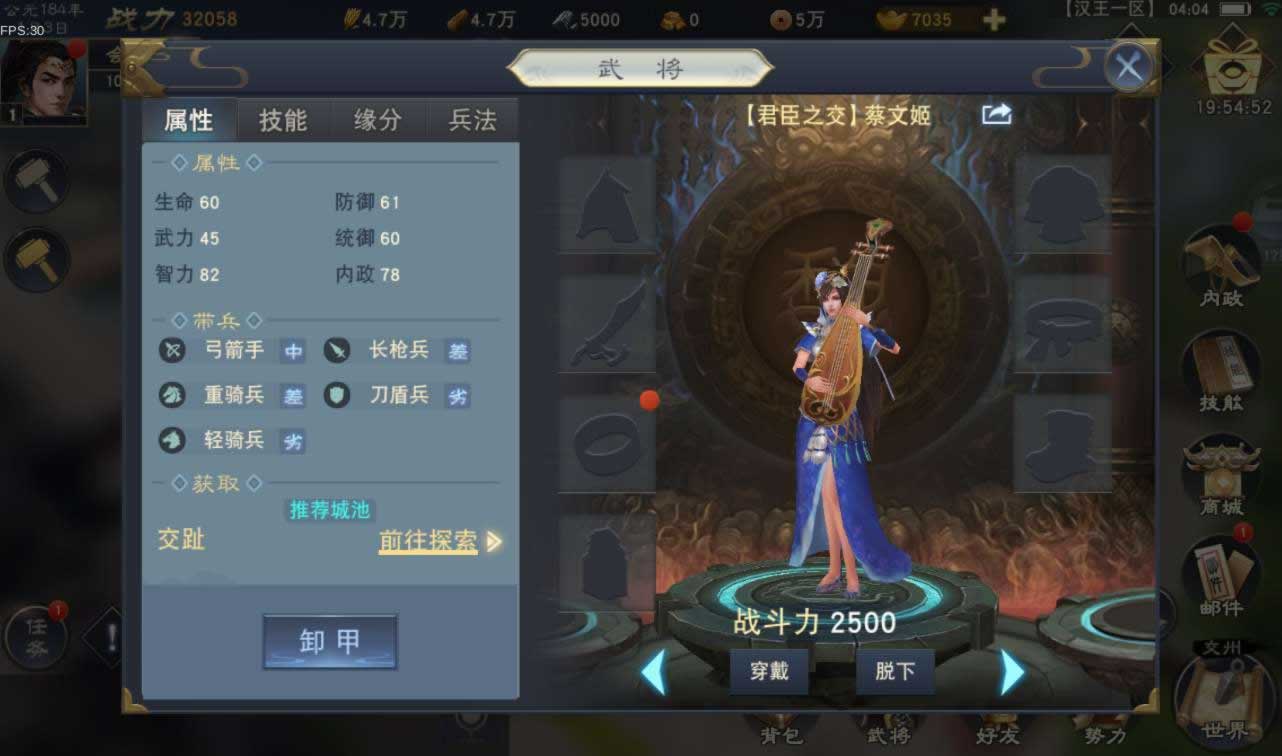Open the 缘分 tab
This screenshot has height=756, width=1282.
377,120
